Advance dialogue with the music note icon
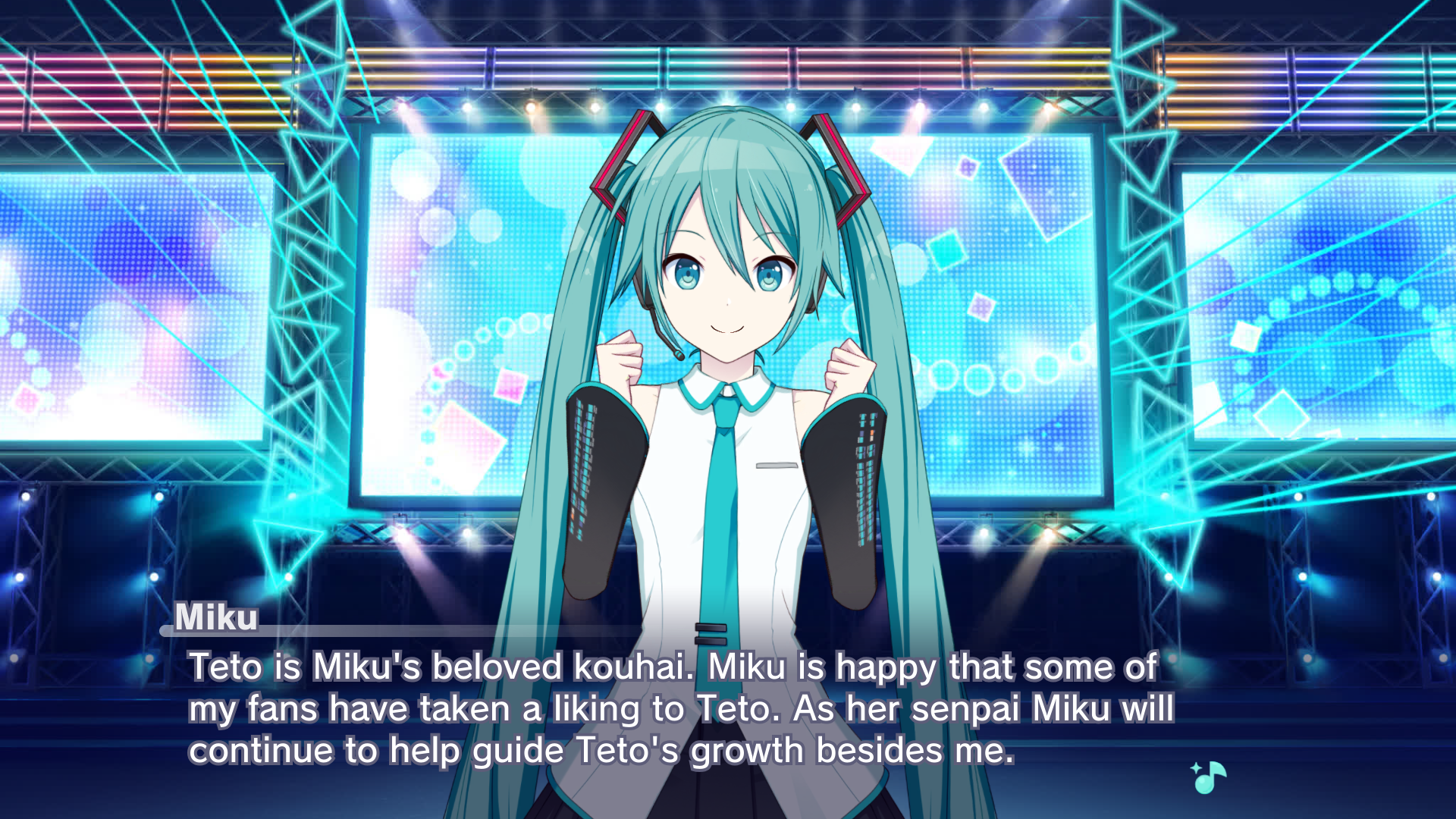 click(x=1208, y=777)
